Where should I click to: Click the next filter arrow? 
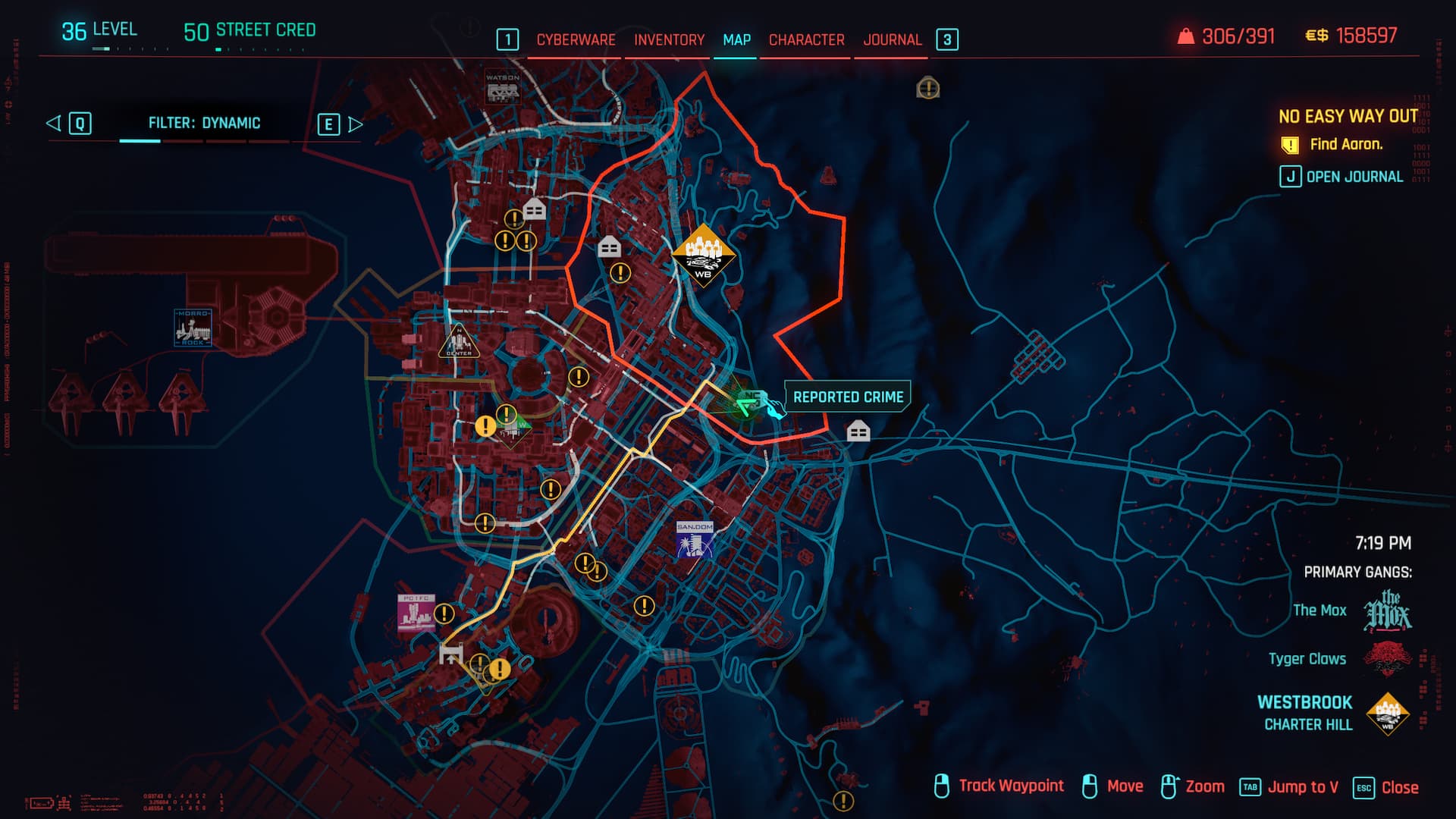(x=355, y=124)
